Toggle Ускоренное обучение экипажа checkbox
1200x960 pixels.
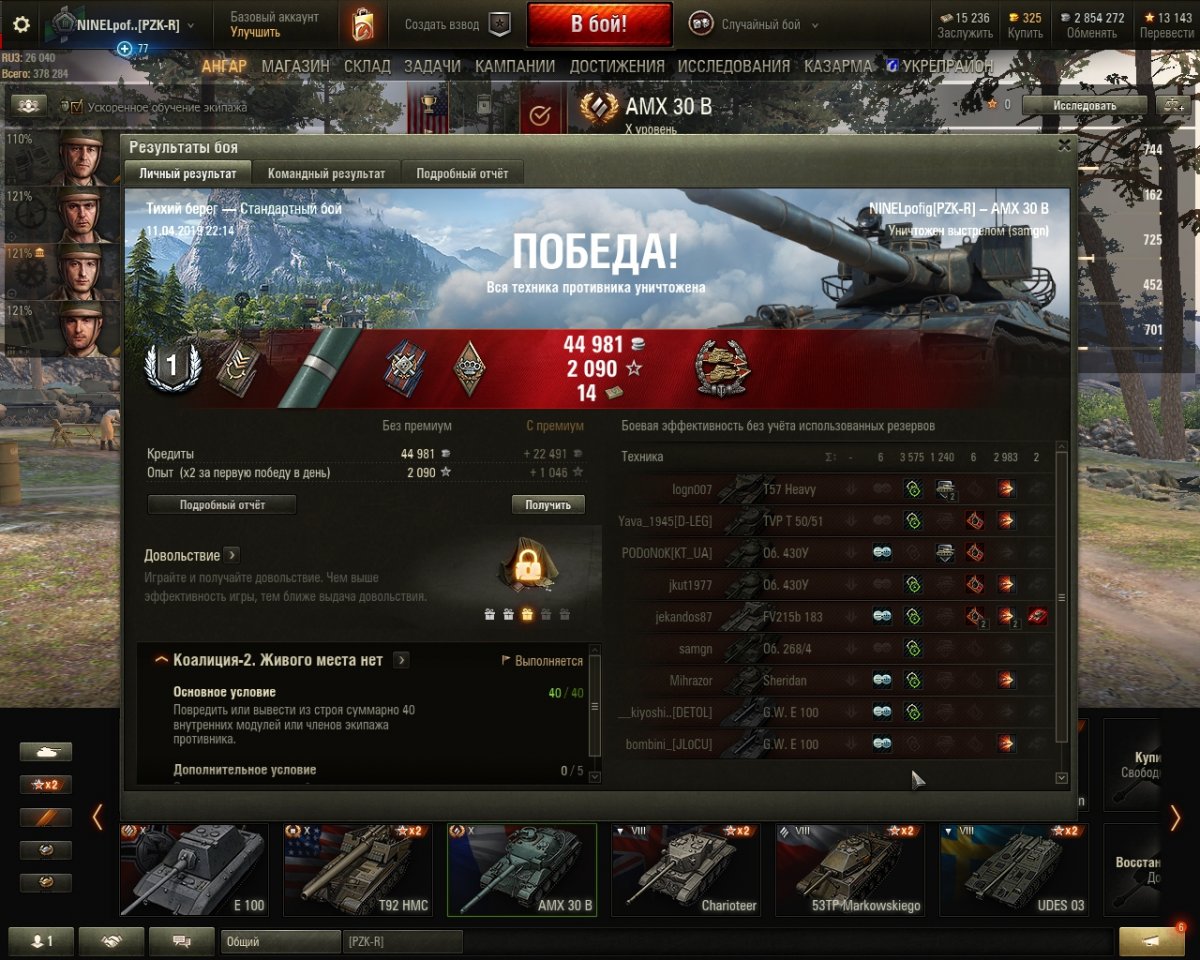[x=74, y=106]
